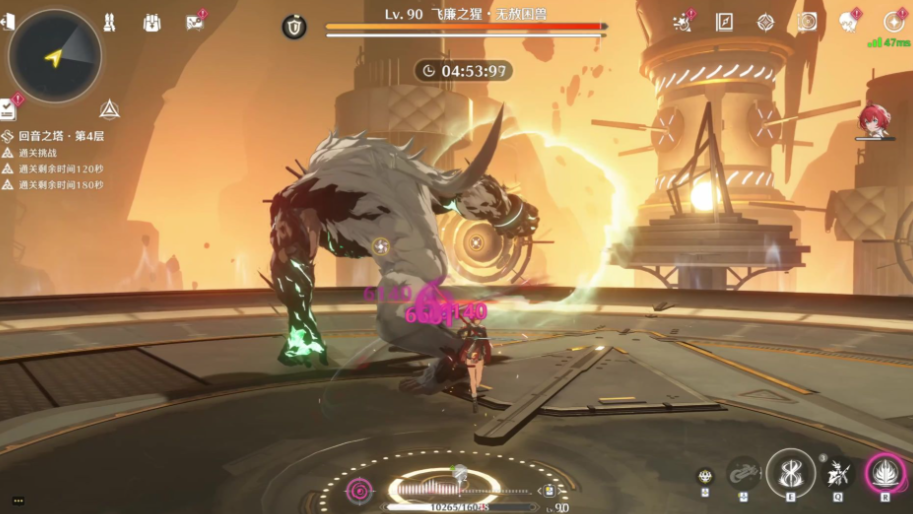The width and height of the screenshot is (913, 514).
Task: Select the small utility item icon by the grapple
Action: pos(705,475)
